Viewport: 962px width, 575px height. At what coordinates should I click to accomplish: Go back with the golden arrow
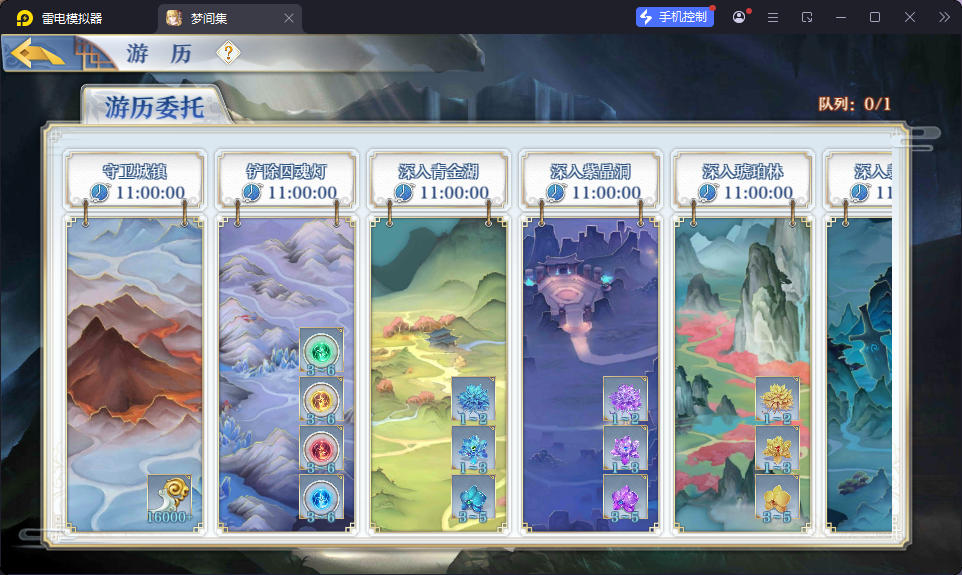pyautogui.click(x=40, y=53)
